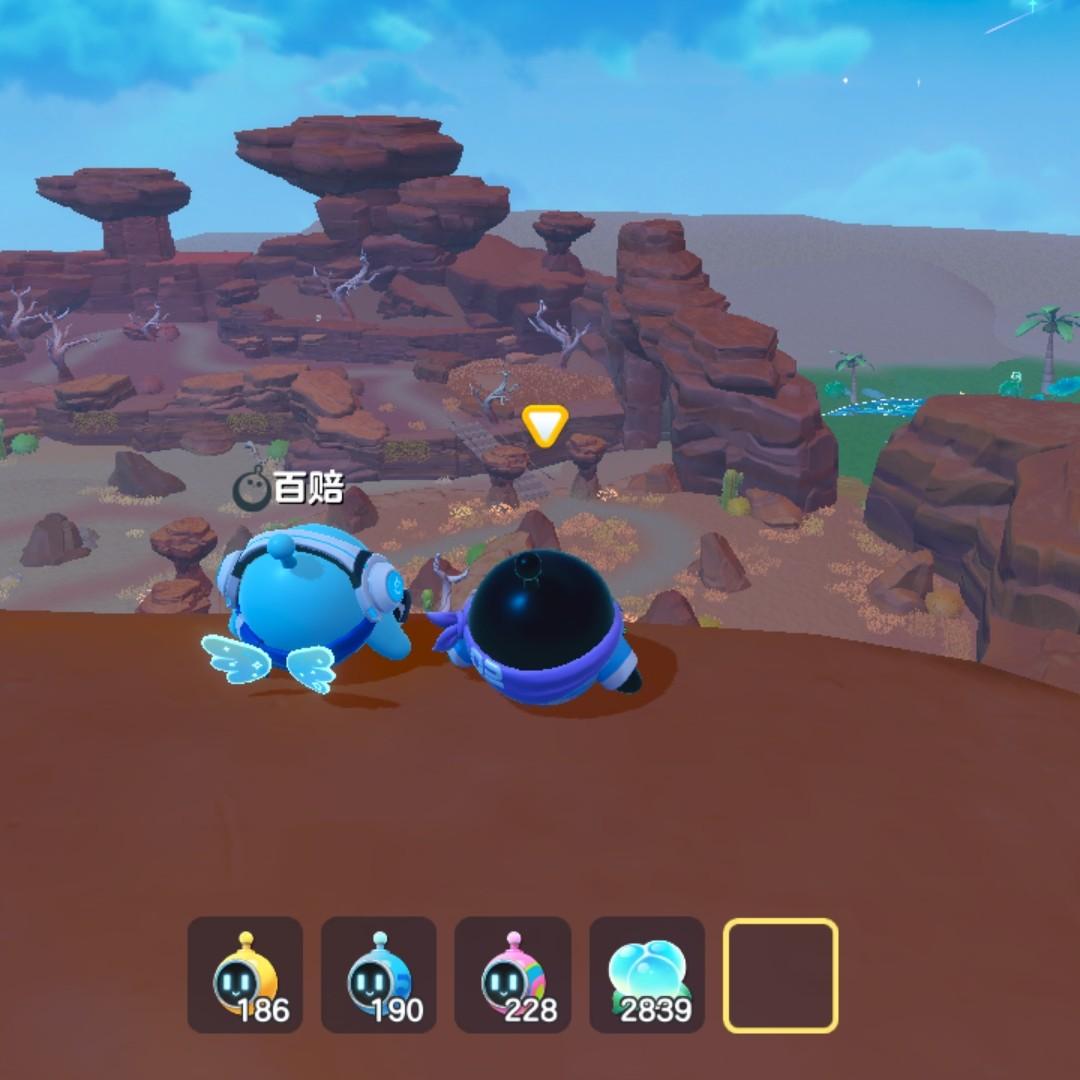
Task: Select the blue robot ball slot
Action: (379, 975)
